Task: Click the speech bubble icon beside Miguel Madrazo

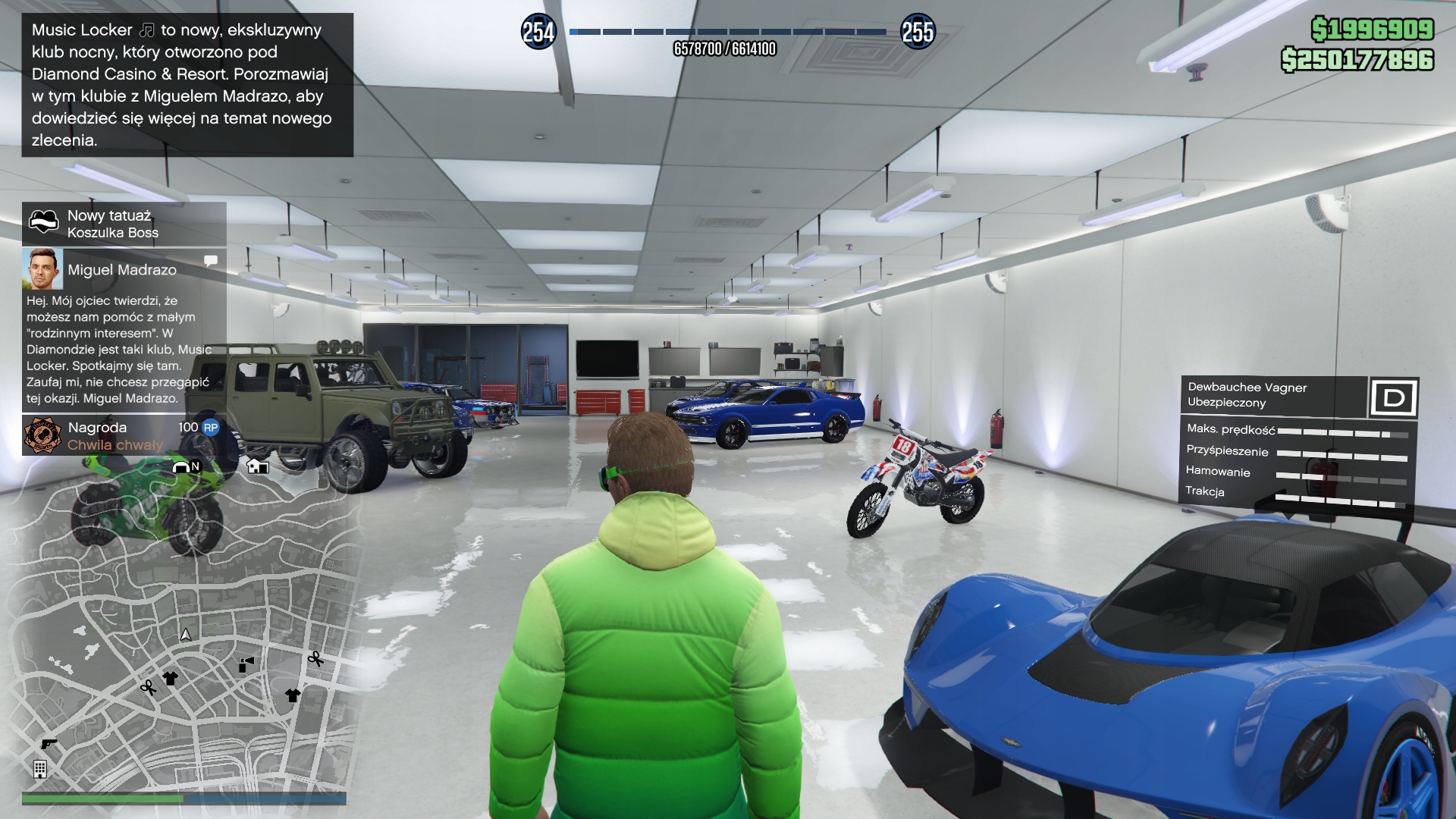Action: [211, 261]
